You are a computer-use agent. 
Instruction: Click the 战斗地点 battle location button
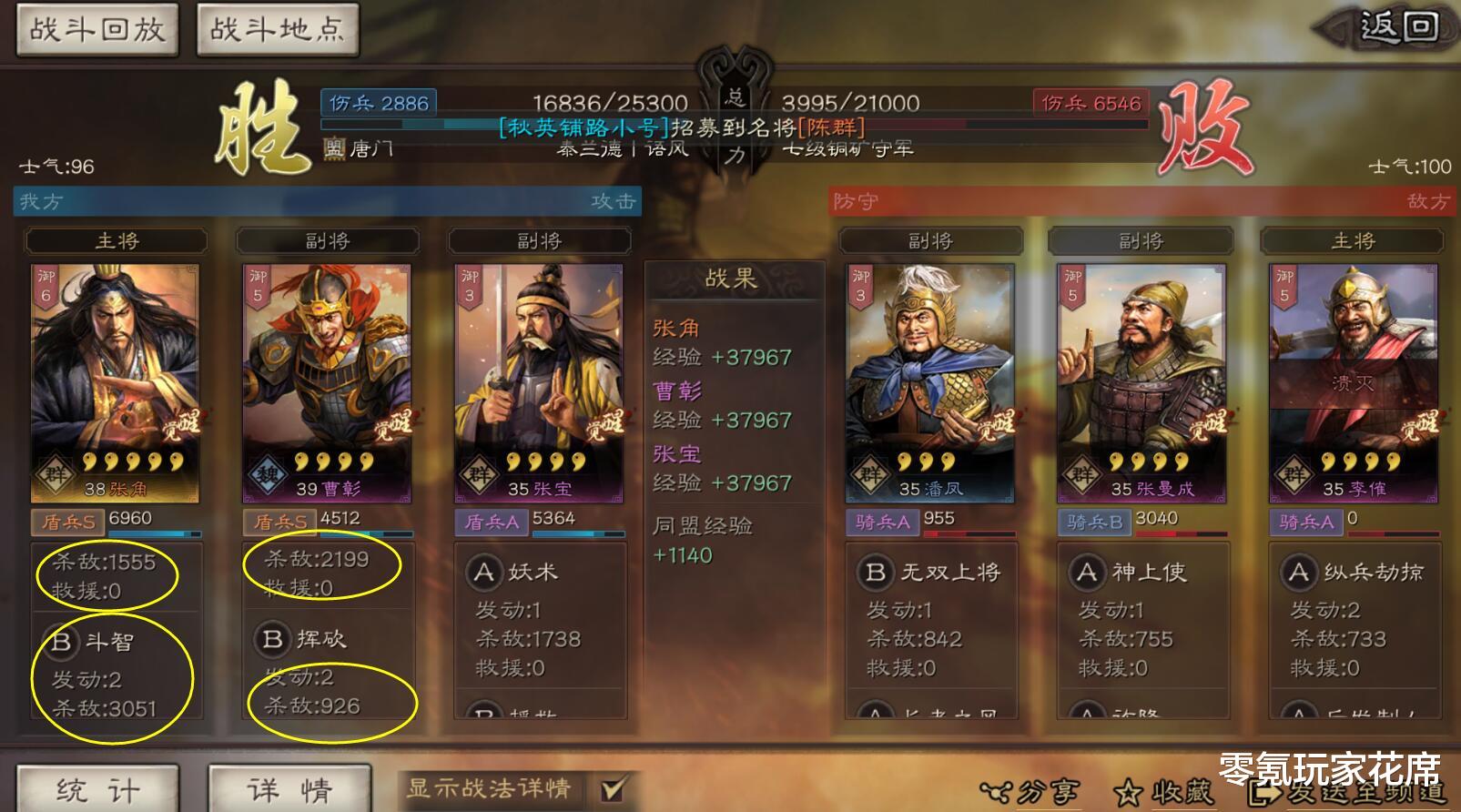pyautogui.click(x=276, y=28)
